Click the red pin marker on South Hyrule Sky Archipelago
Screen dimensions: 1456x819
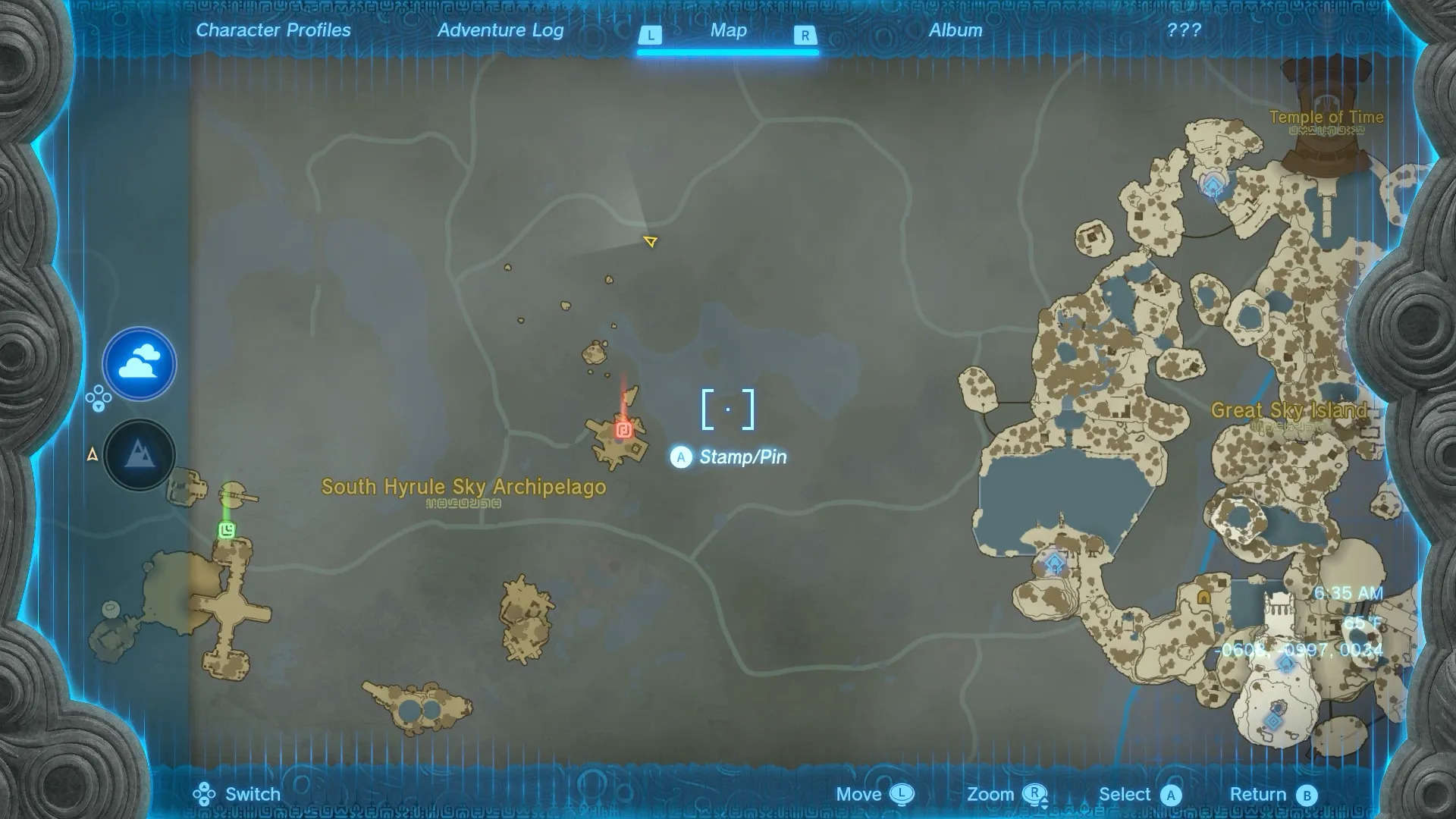click(623, 428)
